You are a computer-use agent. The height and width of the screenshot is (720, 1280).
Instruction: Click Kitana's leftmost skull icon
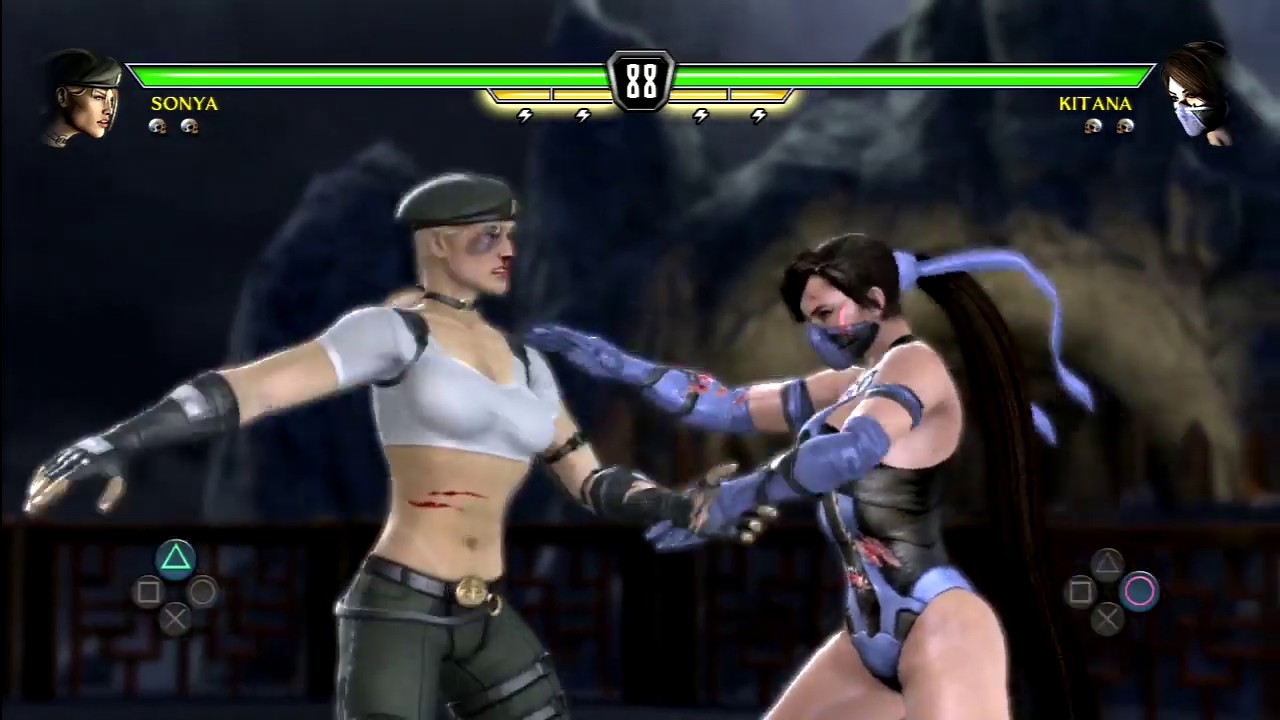[1092, 126]
